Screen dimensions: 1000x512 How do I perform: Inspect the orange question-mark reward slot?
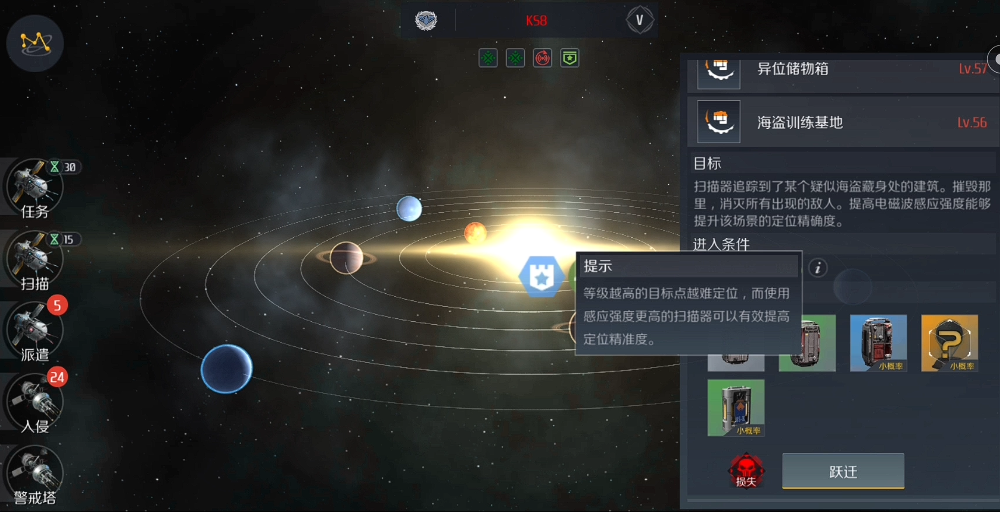949,343
